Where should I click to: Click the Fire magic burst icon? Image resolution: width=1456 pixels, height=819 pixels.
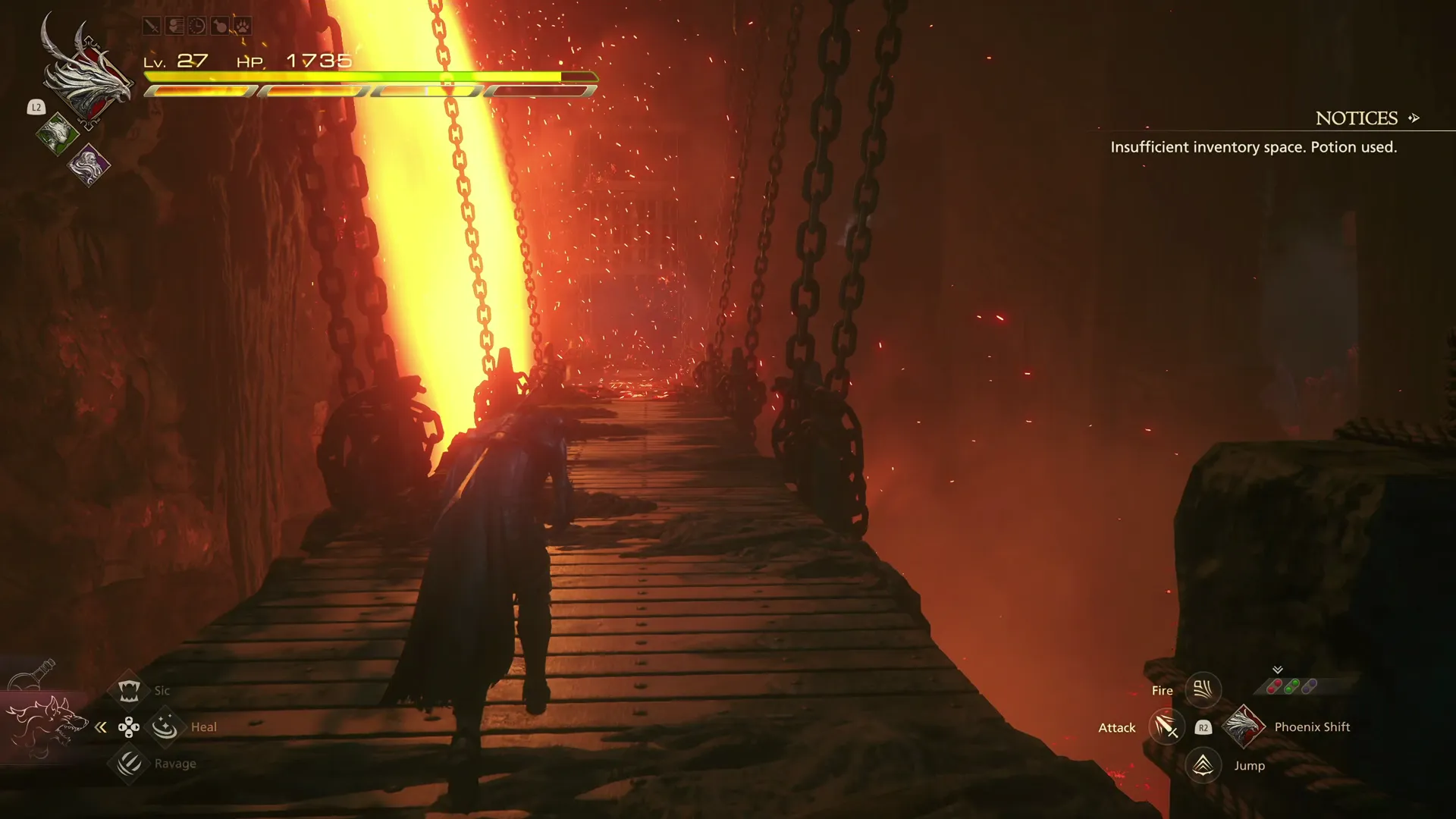[x=1203, y=689]
